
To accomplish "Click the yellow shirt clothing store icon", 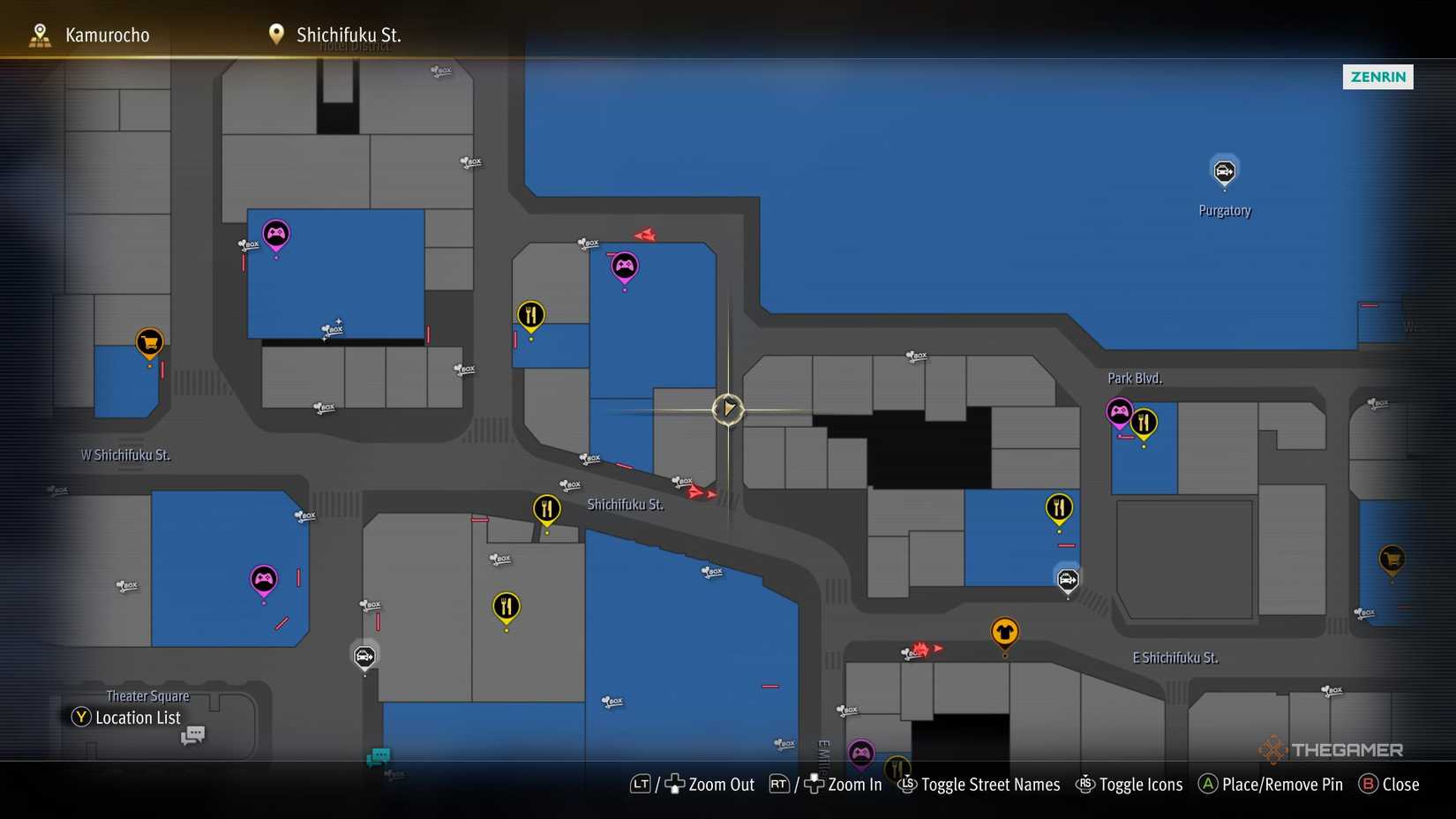I will (1004, 630).
